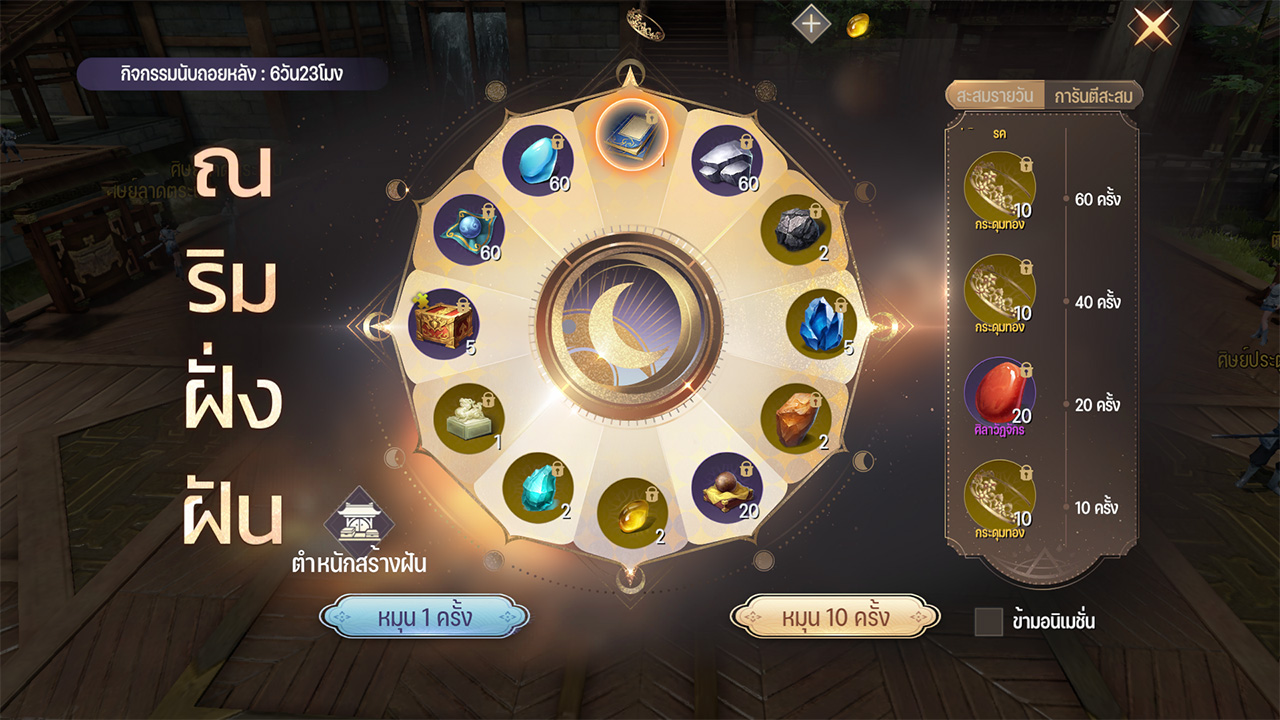Inspect the blue oval gem prize

(x=537, y=161)
